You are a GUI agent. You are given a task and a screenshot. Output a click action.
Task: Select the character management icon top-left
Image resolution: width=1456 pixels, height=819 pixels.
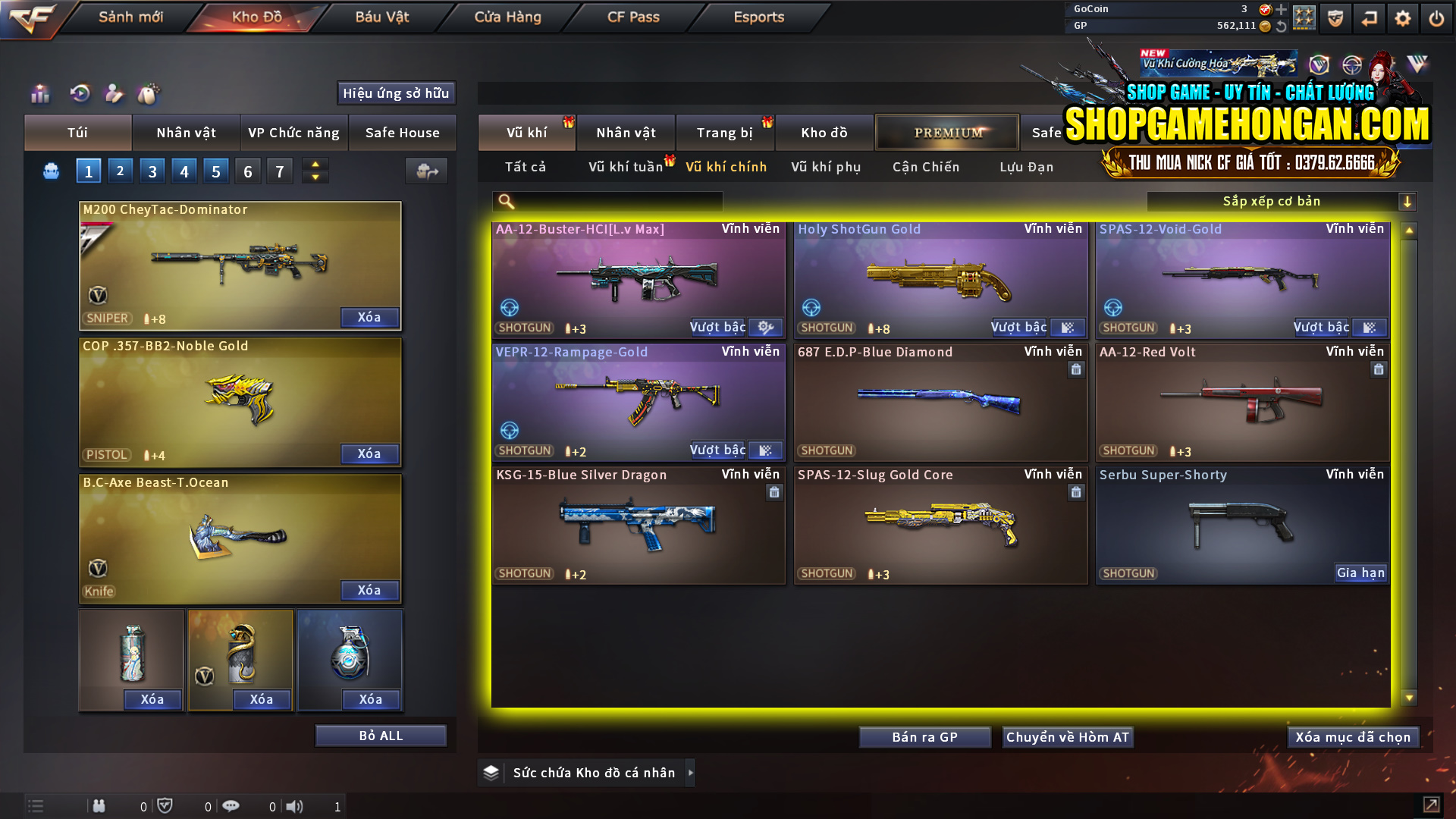click(114, 94)
